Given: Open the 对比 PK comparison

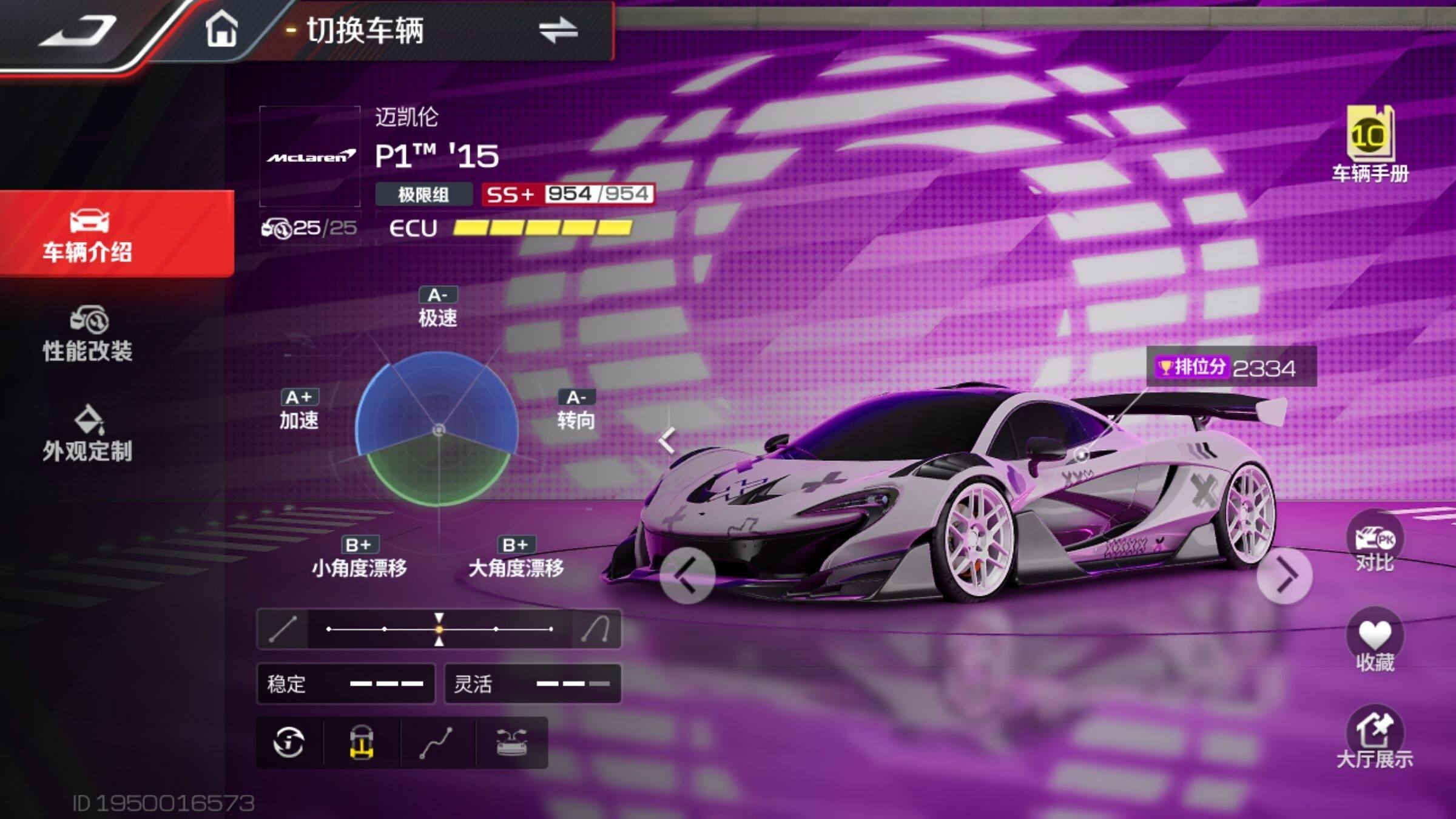Looking at the screenshot, I should click(1375, 544).
